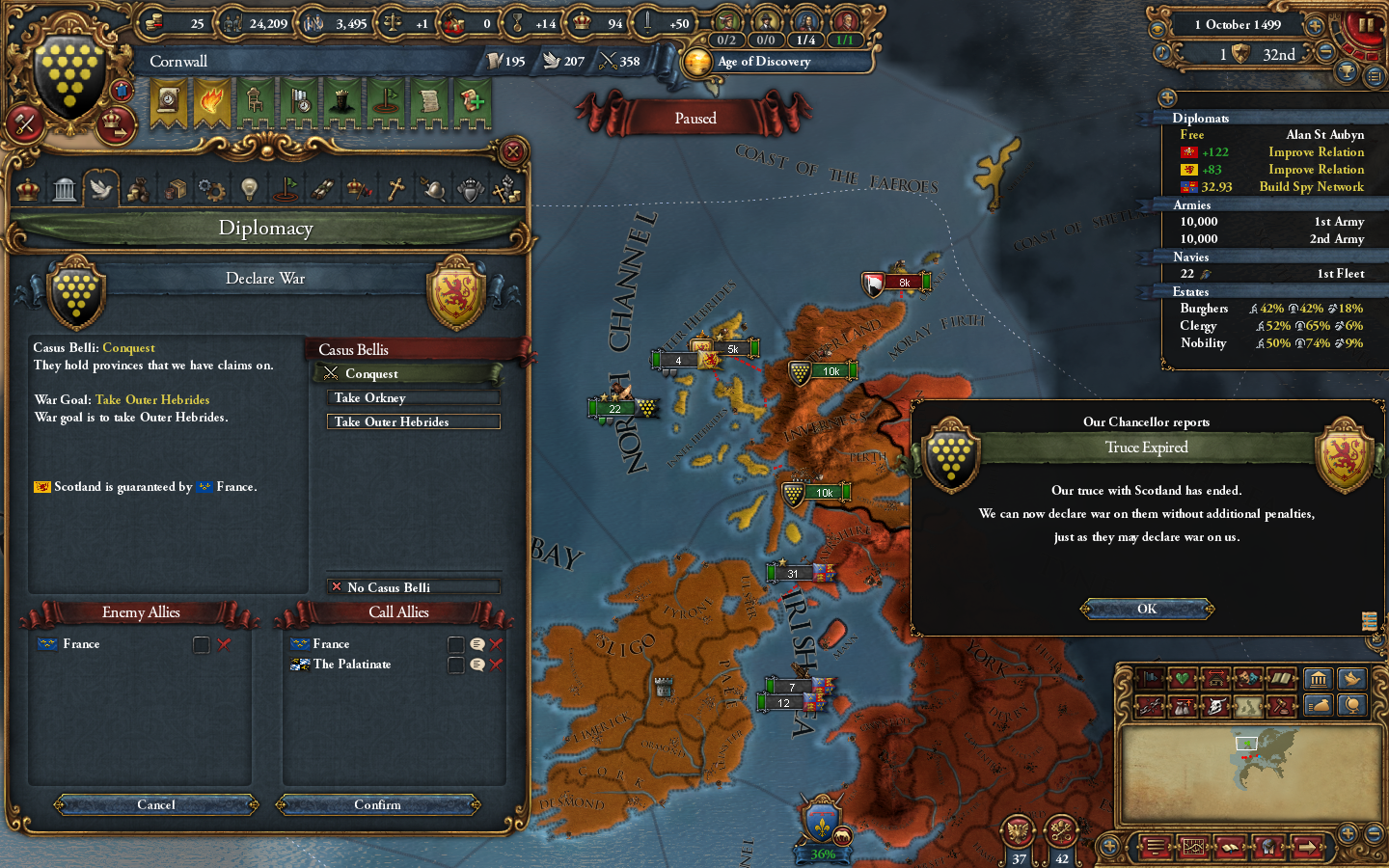Check the box next to The Palatinate

(456, 665)
